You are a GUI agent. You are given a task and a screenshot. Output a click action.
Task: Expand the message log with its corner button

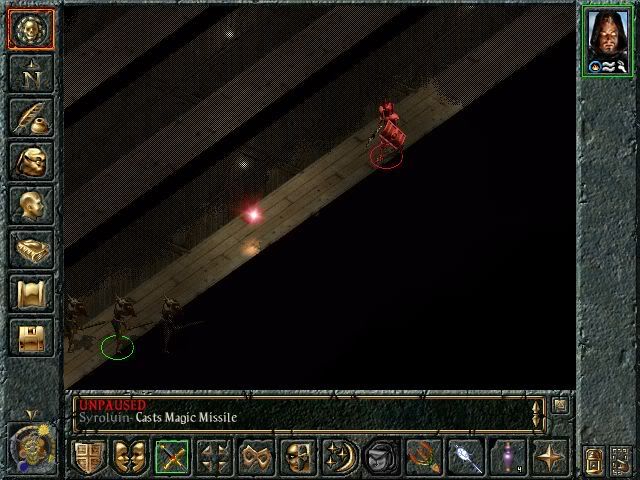click(560, 405)
